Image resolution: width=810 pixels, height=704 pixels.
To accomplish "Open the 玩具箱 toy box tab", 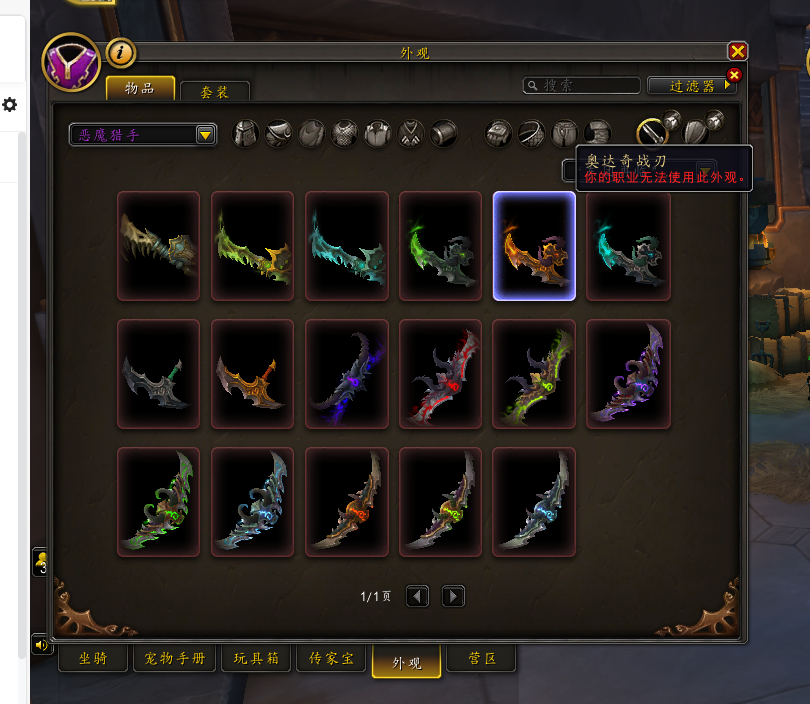I will [256, 659].
